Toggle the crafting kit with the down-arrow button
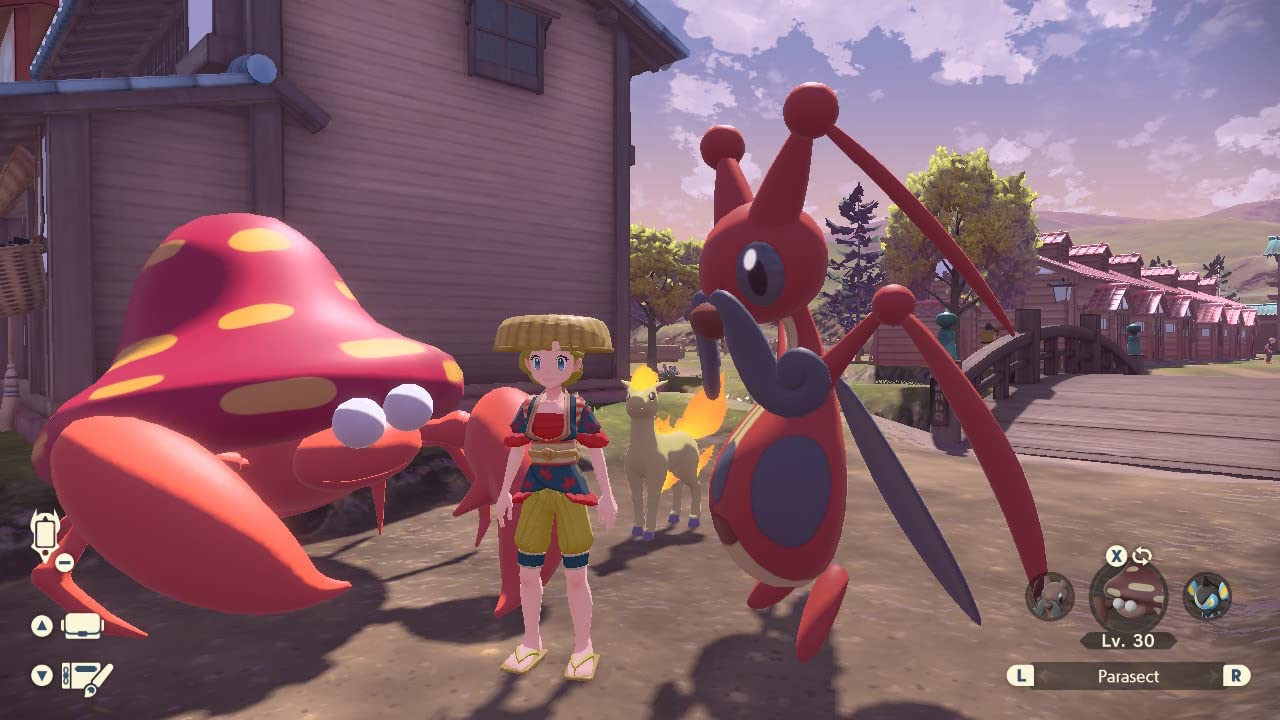Image resolution: width=1280 pixels, height=720 pixels. (40, 674)
